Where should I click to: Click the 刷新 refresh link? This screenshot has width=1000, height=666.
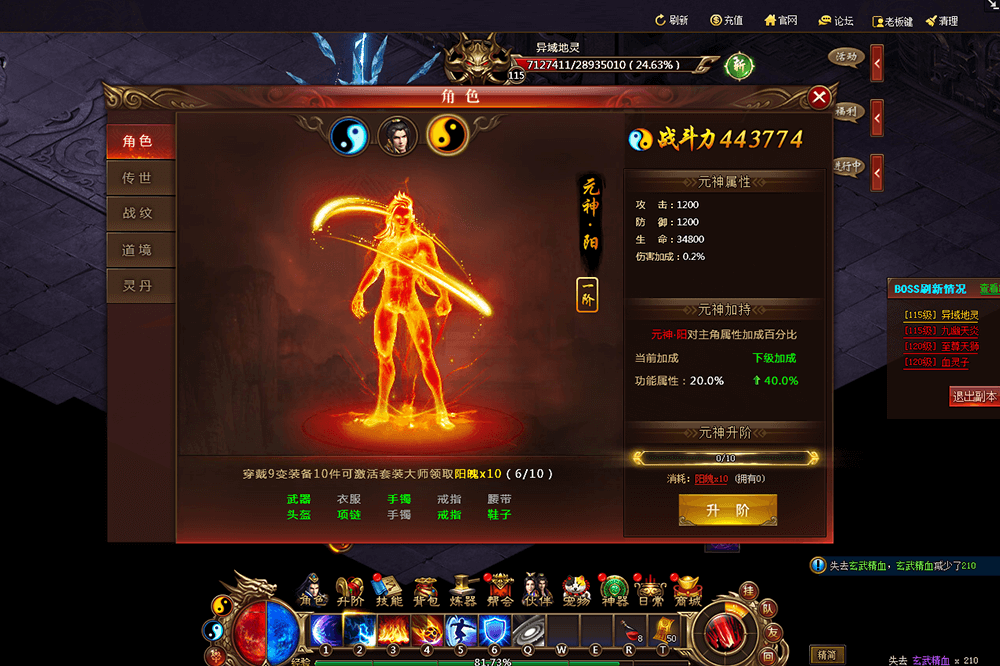point(670,21)
